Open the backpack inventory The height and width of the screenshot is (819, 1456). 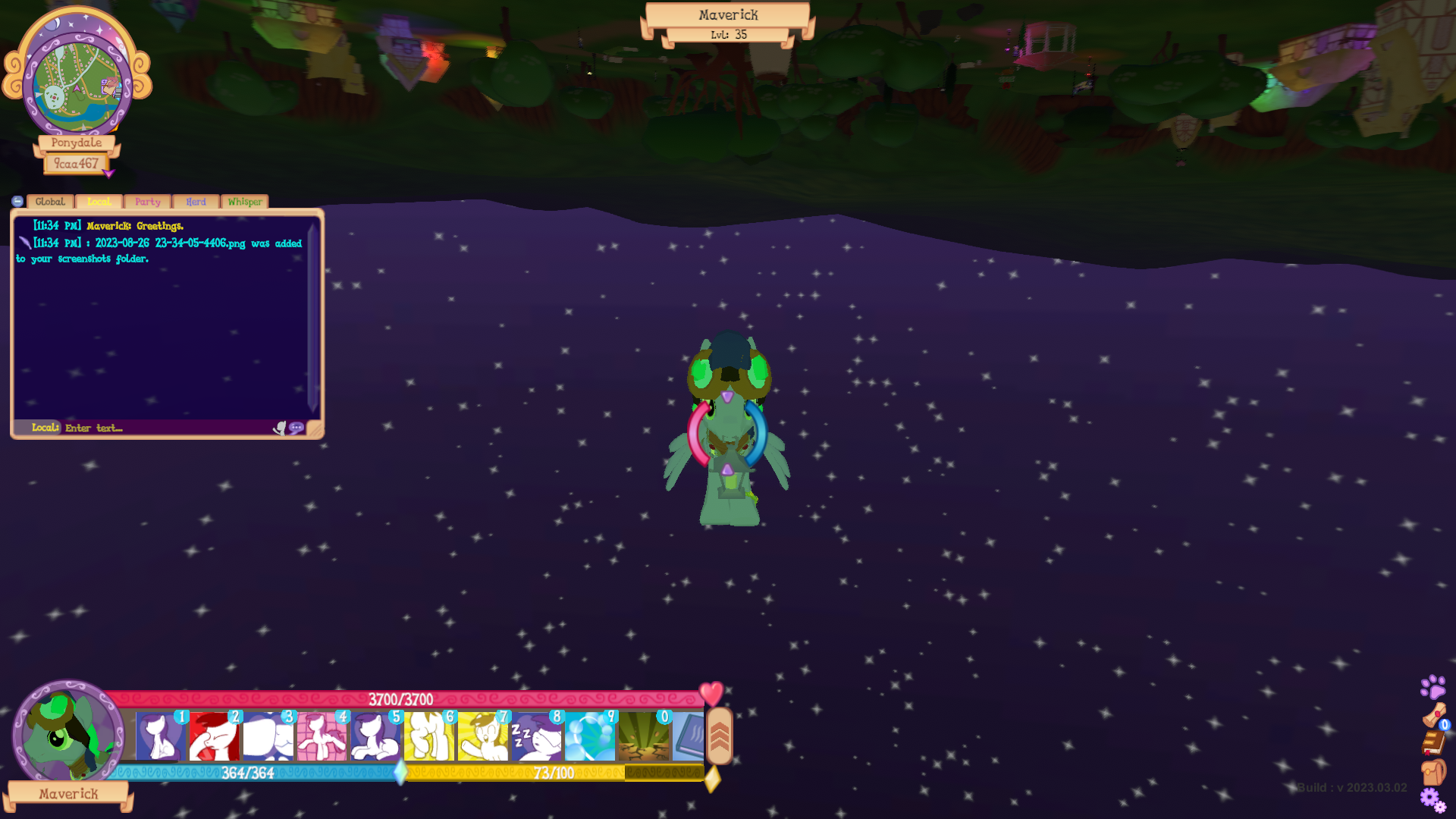(1433, 772)
